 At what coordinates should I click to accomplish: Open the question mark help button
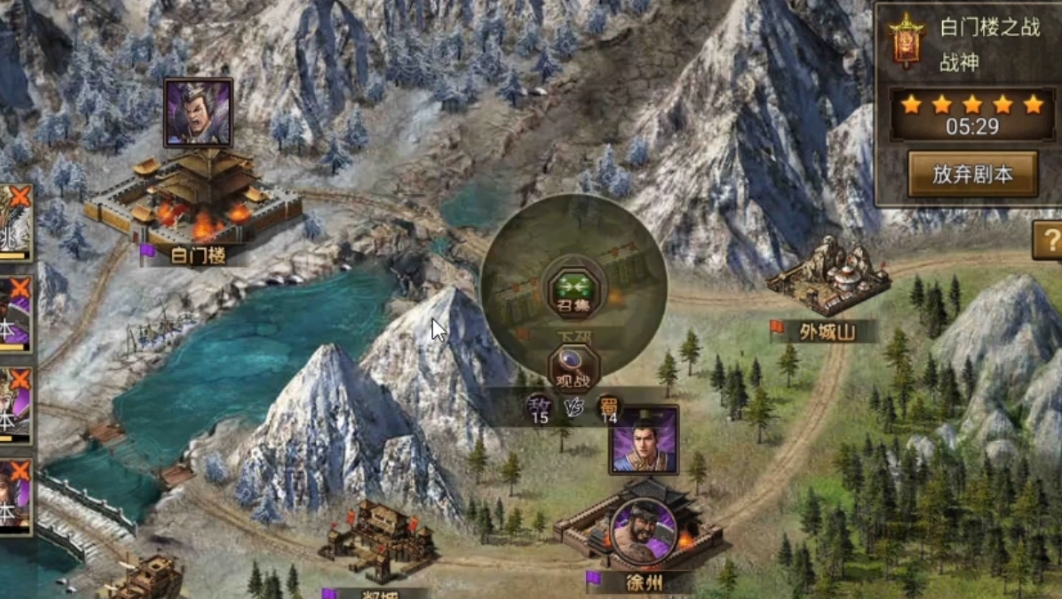click(x=1049, y=241)
